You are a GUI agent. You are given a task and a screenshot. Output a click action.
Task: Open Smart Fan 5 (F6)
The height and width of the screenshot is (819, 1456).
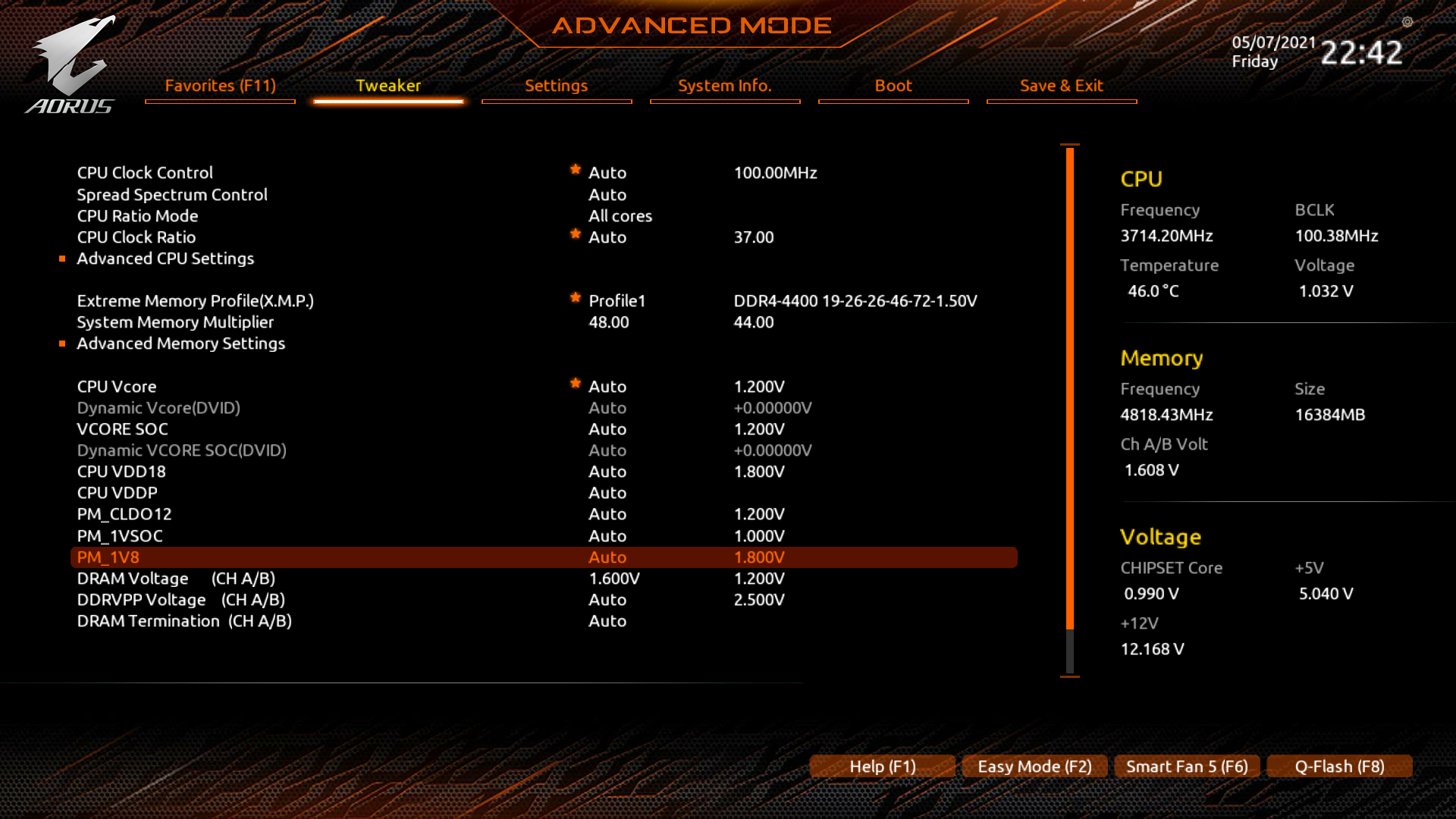(x=1187, y=767)
